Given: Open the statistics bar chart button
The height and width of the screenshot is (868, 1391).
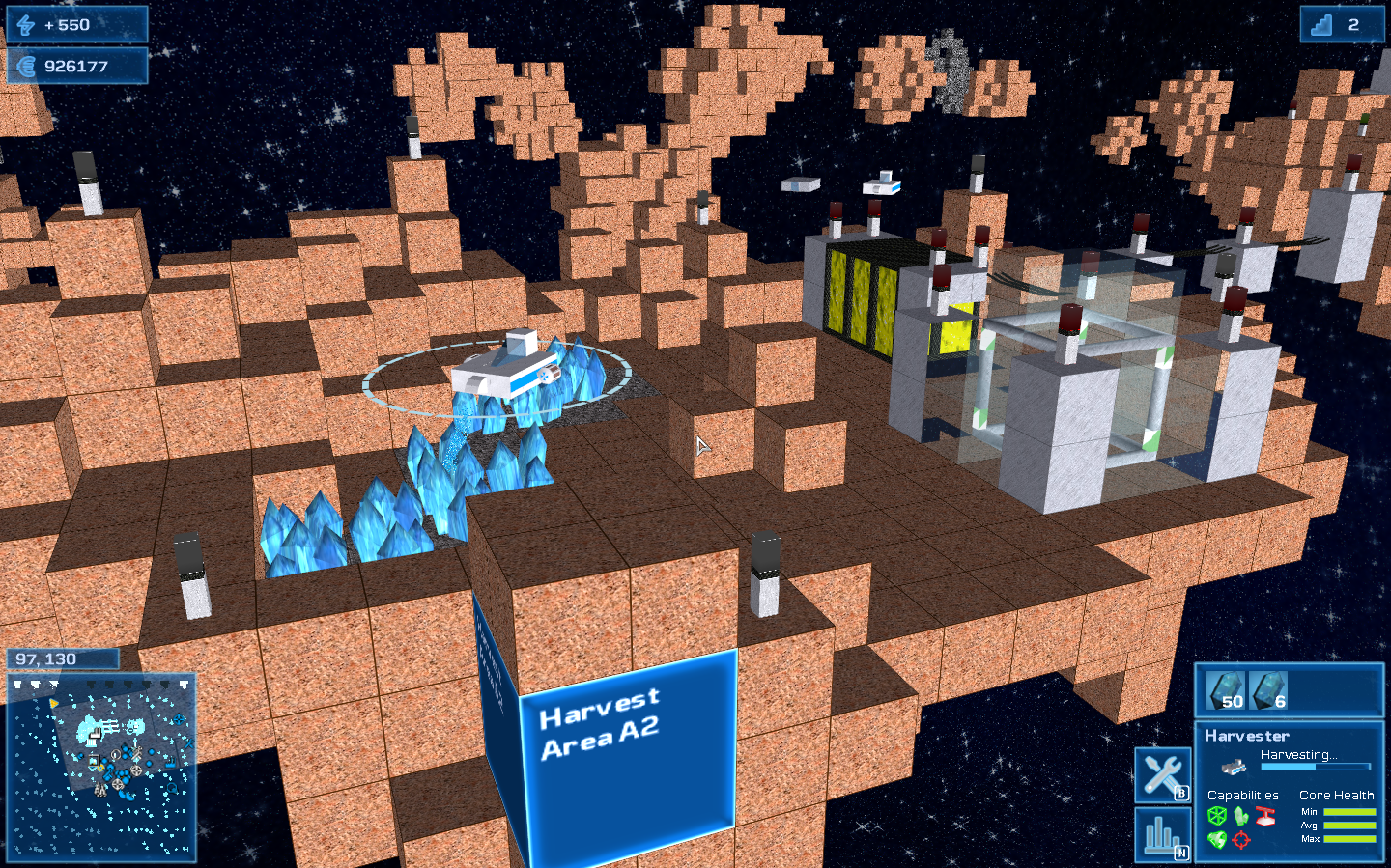Looking at the screenshot, I should 1162,834.
